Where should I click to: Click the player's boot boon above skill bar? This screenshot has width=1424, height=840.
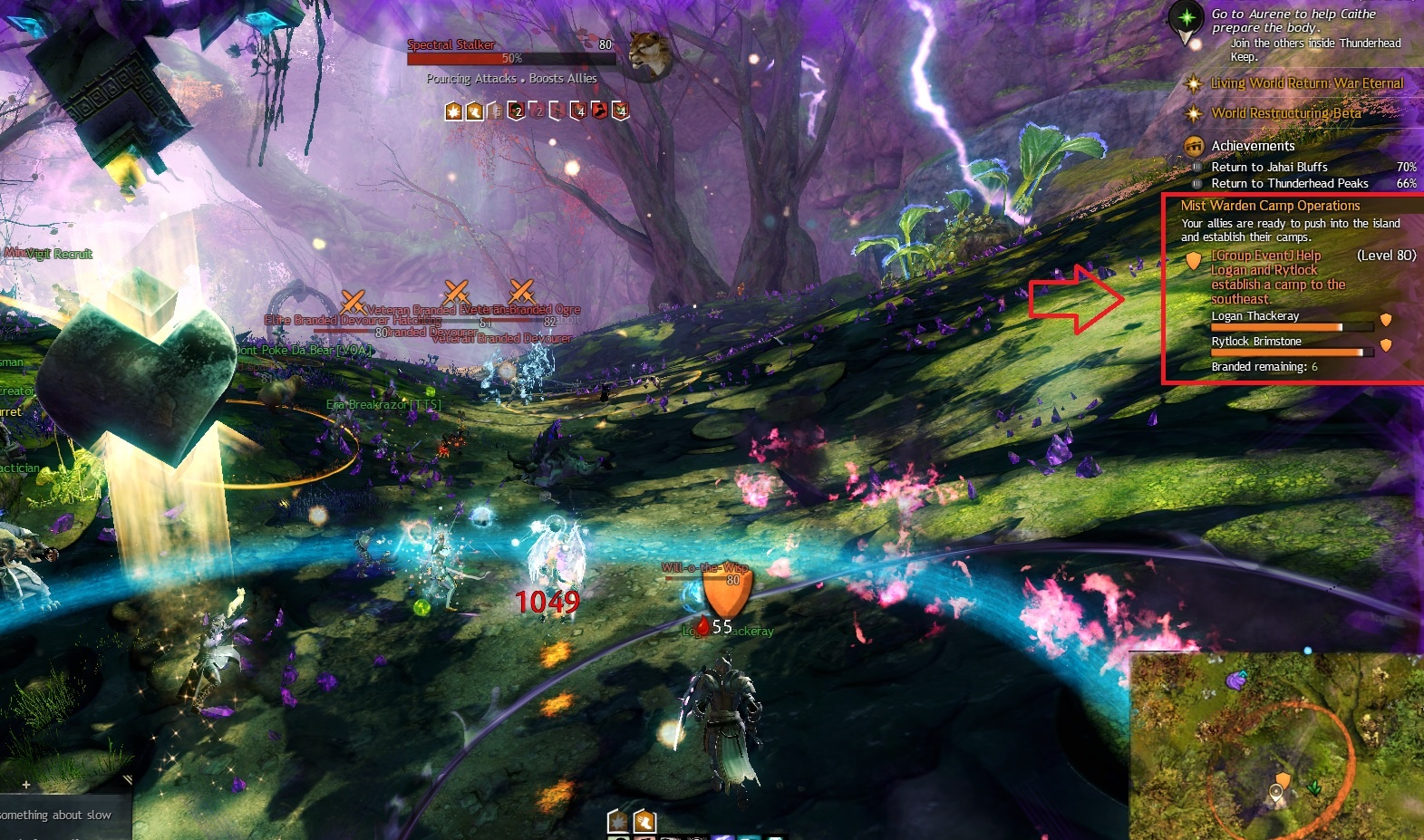click(644, 821)
